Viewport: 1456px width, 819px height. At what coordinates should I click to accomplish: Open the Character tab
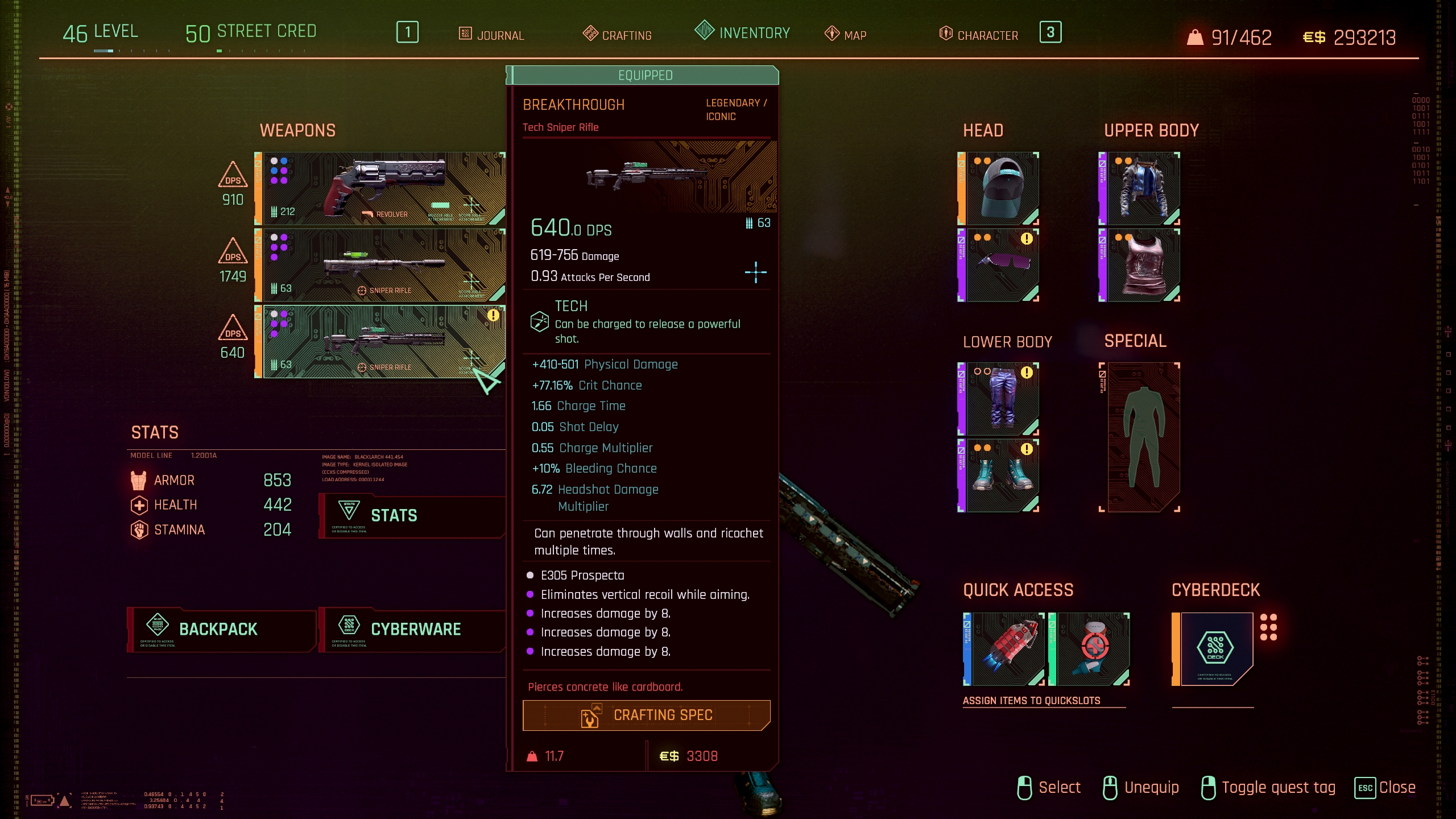[x=979, y=35]
